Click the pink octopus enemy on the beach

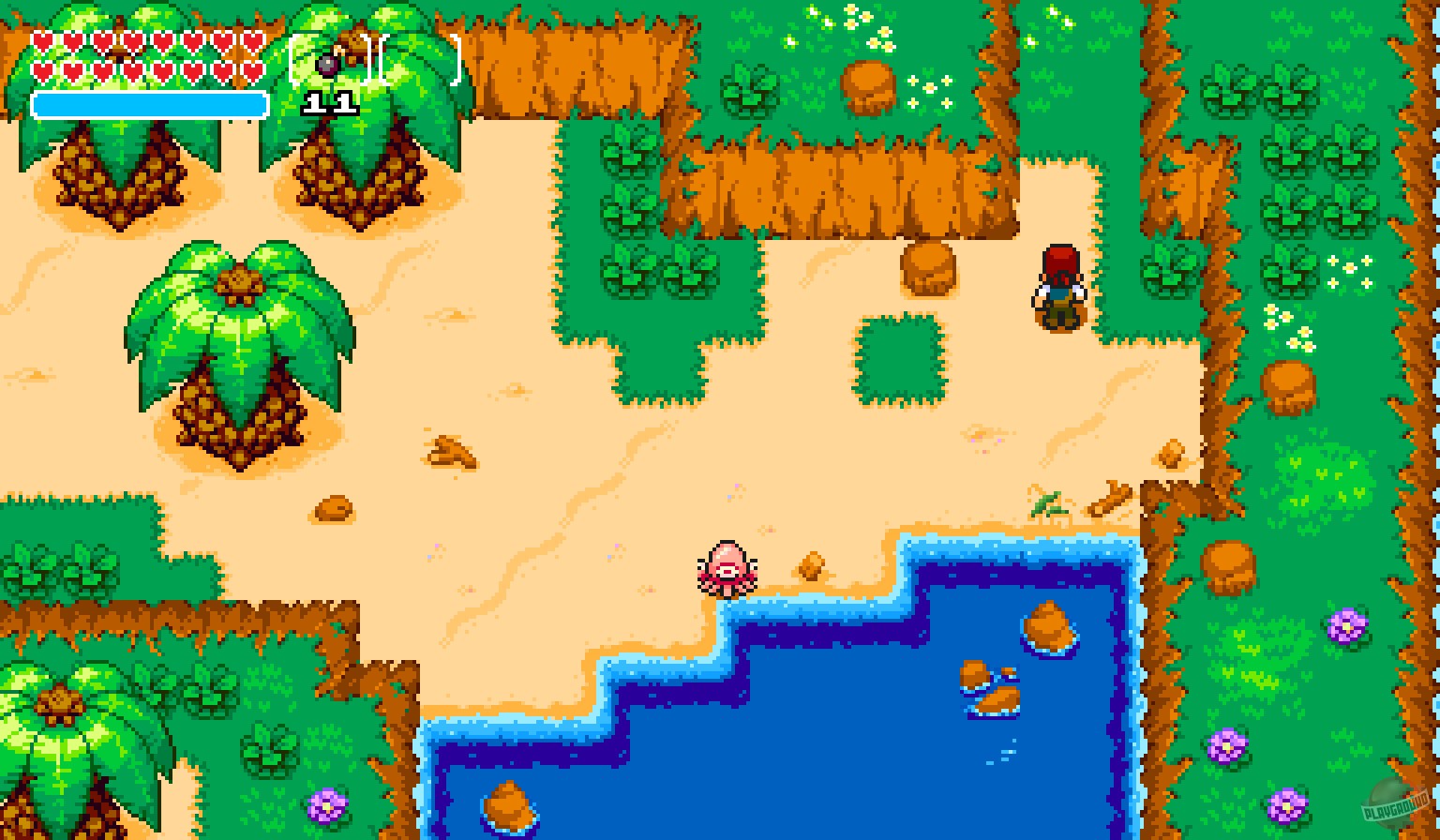point(727,567)
